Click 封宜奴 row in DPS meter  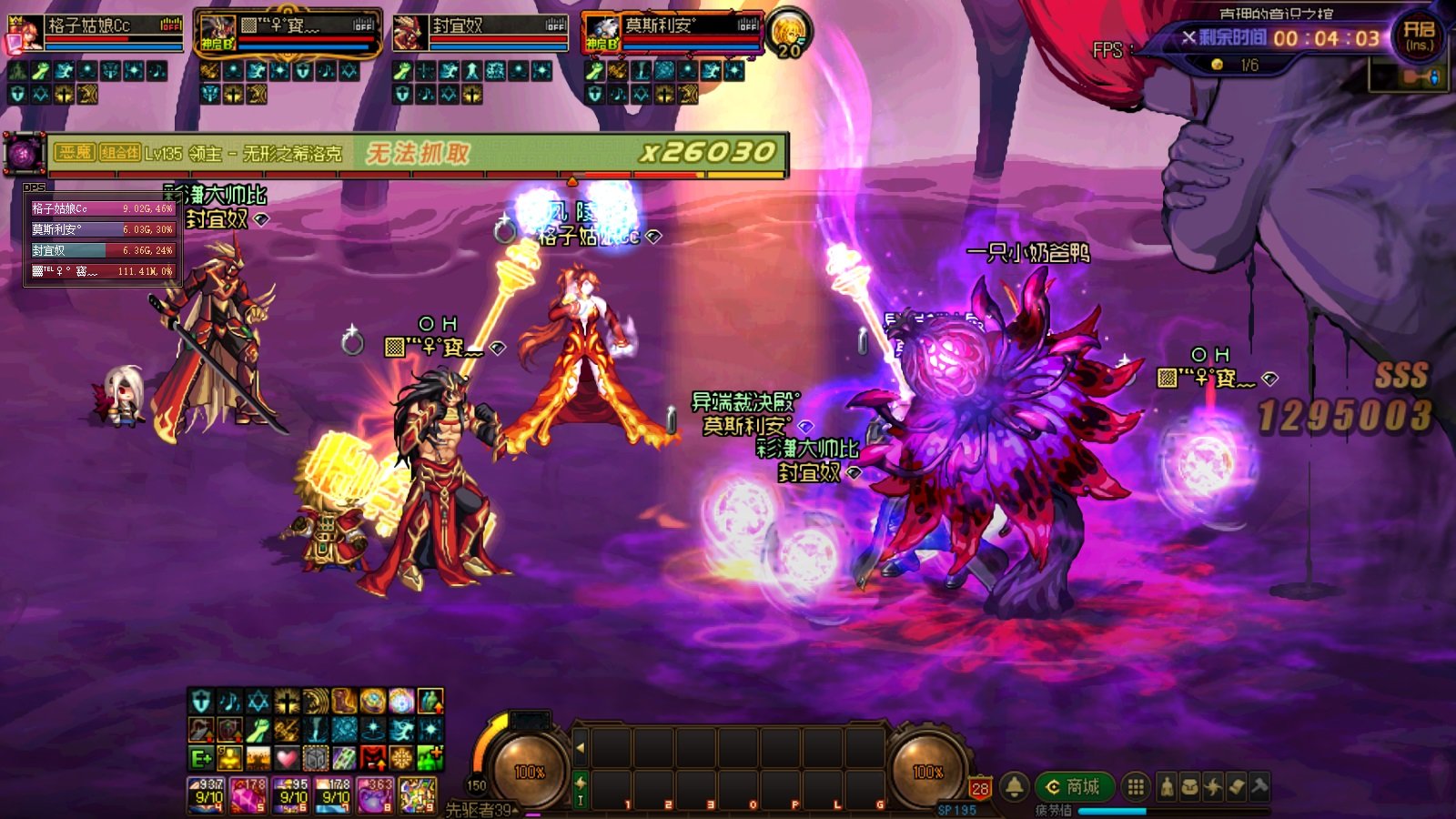102,250
